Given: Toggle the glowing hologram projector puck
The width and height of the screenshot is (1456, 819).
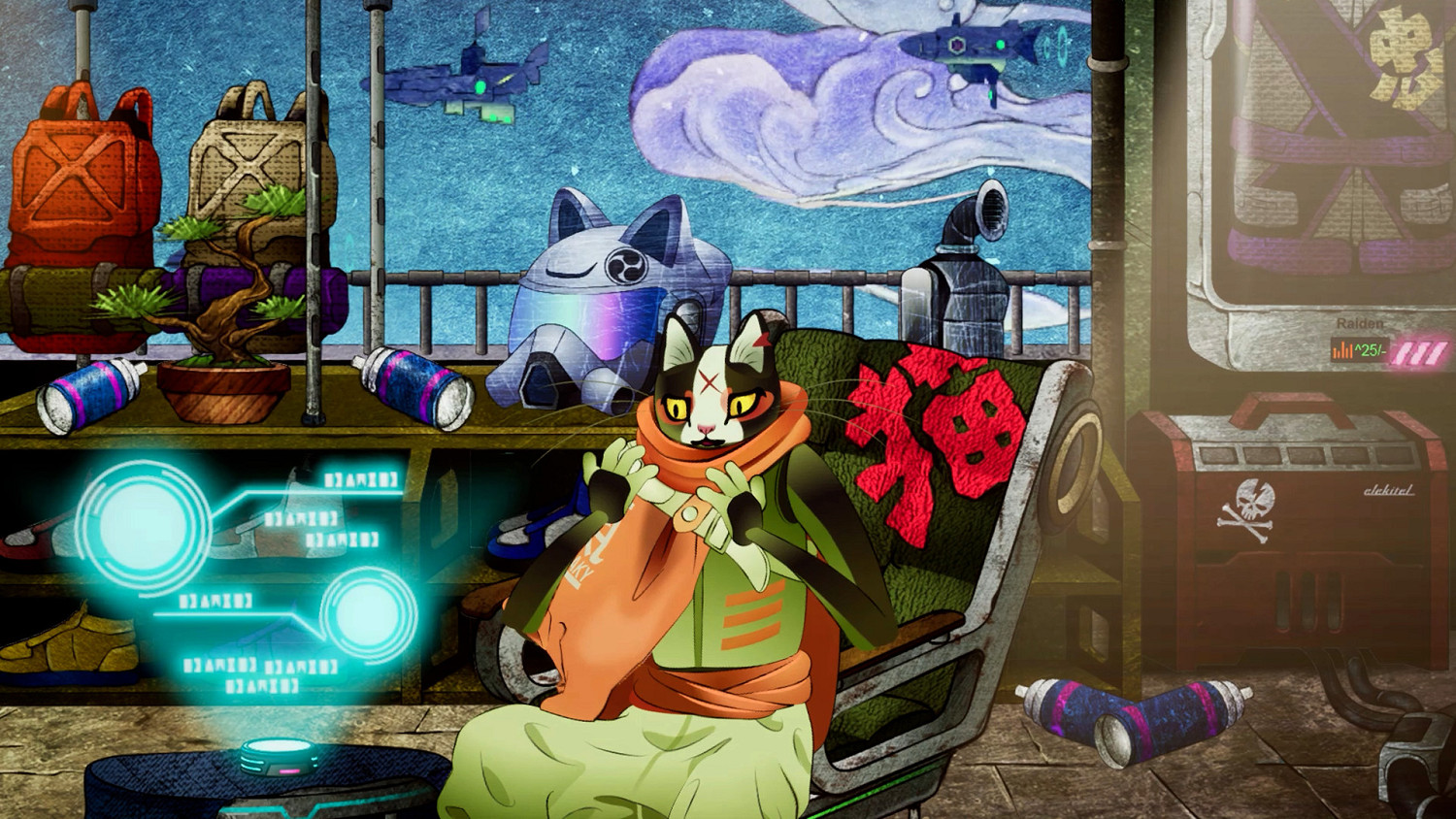Looking at the screenshot, I should [x=280, y=757].
